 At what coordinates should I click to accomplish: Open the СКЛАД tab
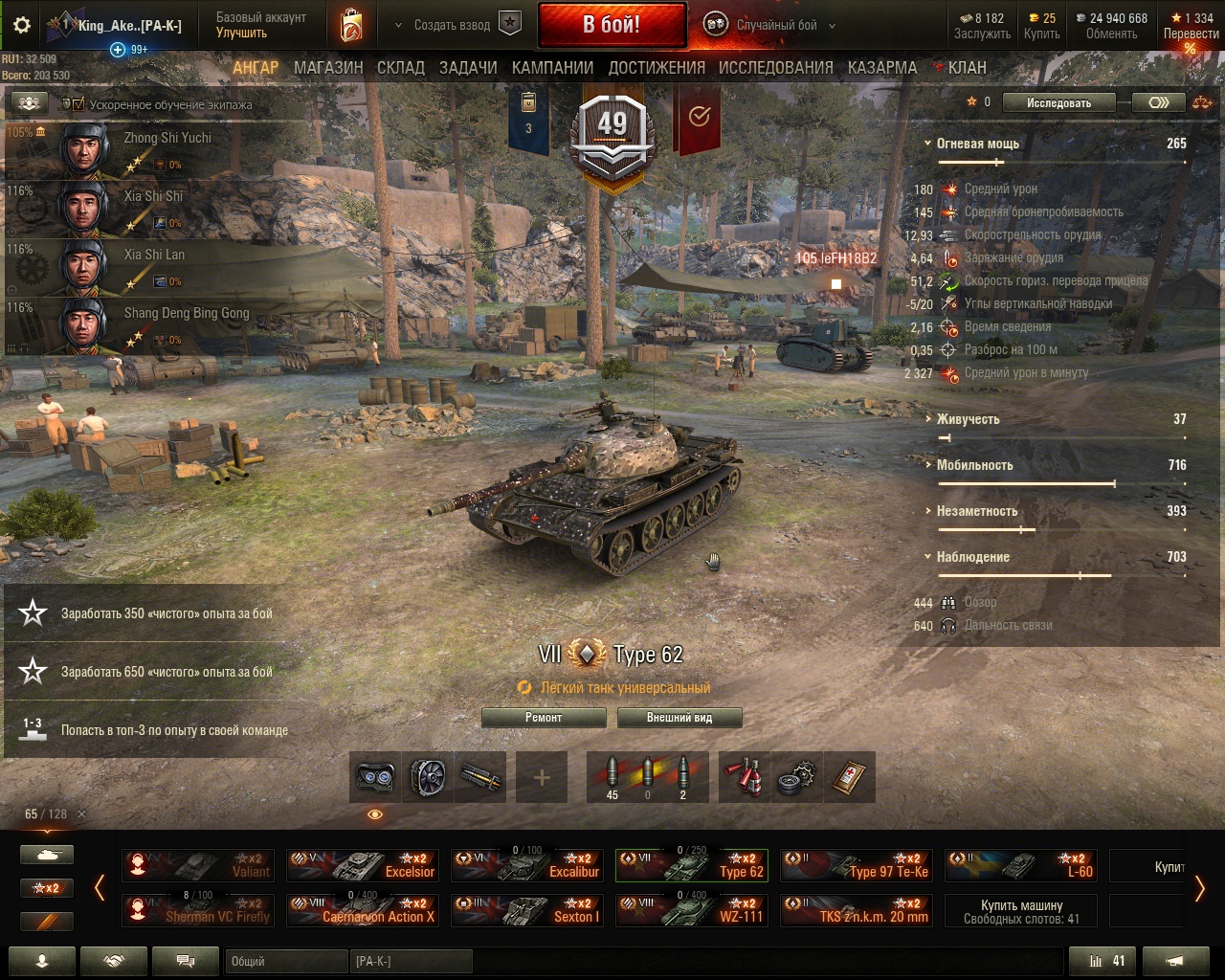tap(400, 68)
